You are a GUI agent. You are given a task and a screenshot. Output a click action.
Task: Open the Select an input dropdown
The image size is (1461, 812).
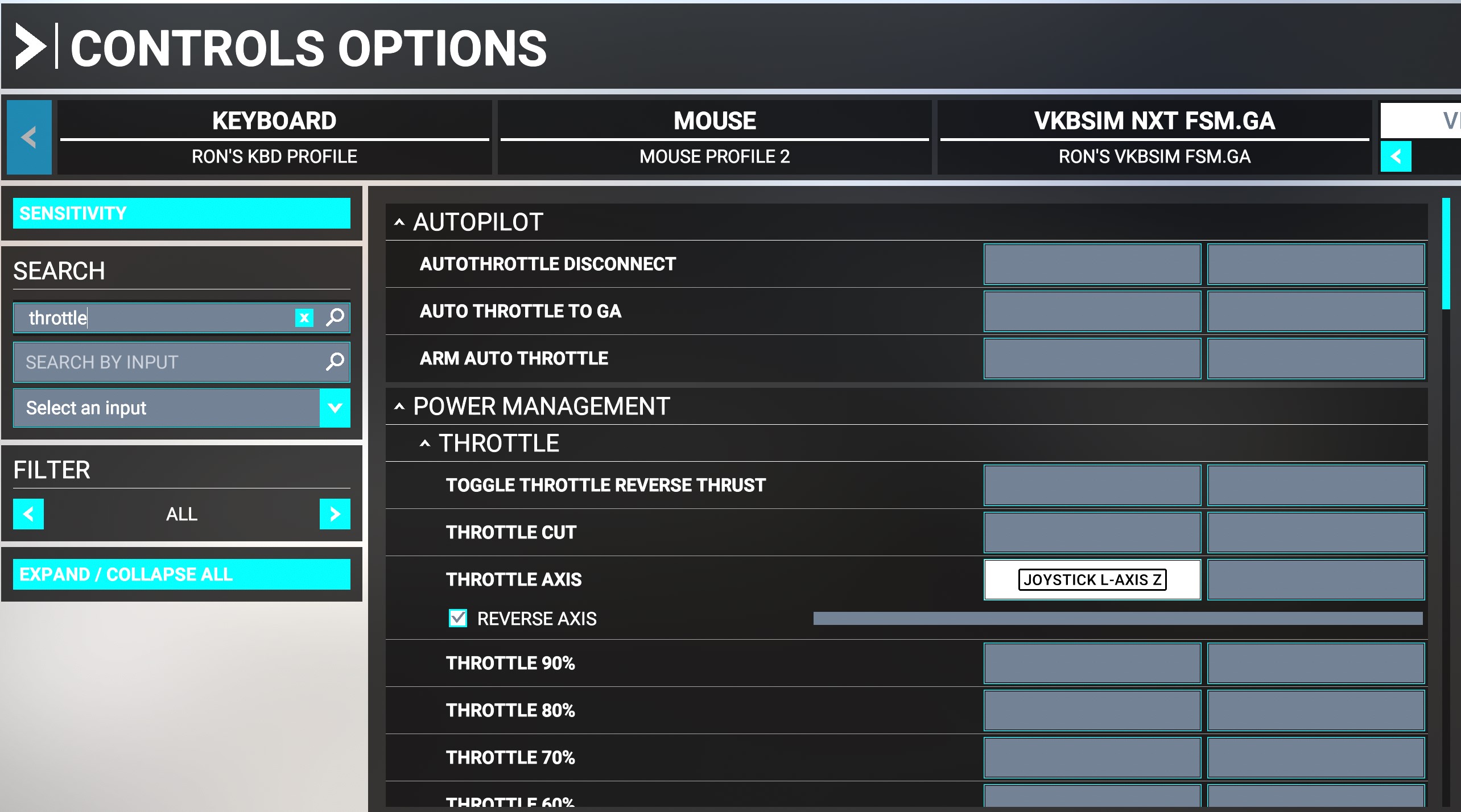(x=335, y=408)
